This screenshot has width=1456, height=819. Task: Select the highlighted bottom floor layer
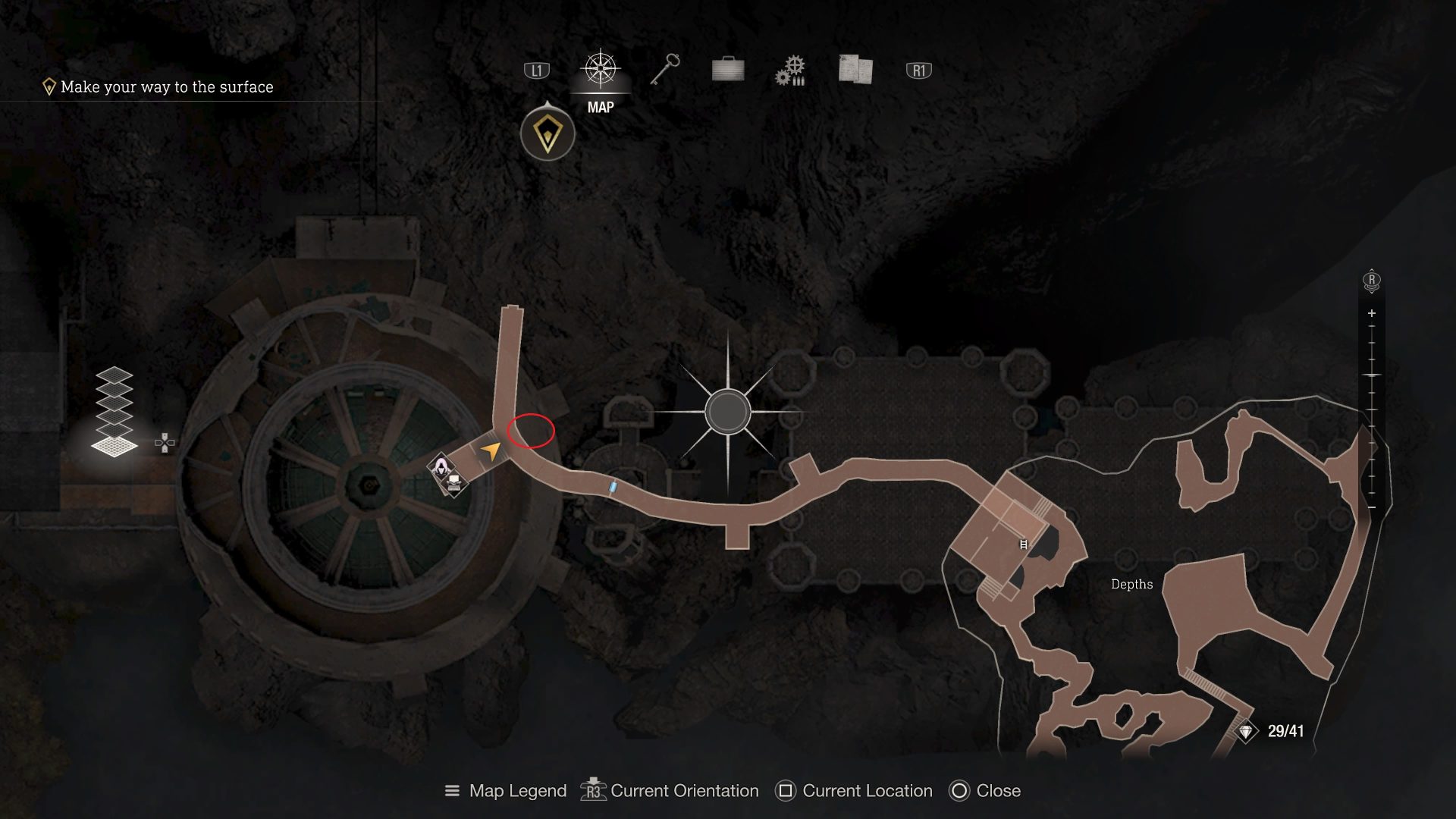115,446
